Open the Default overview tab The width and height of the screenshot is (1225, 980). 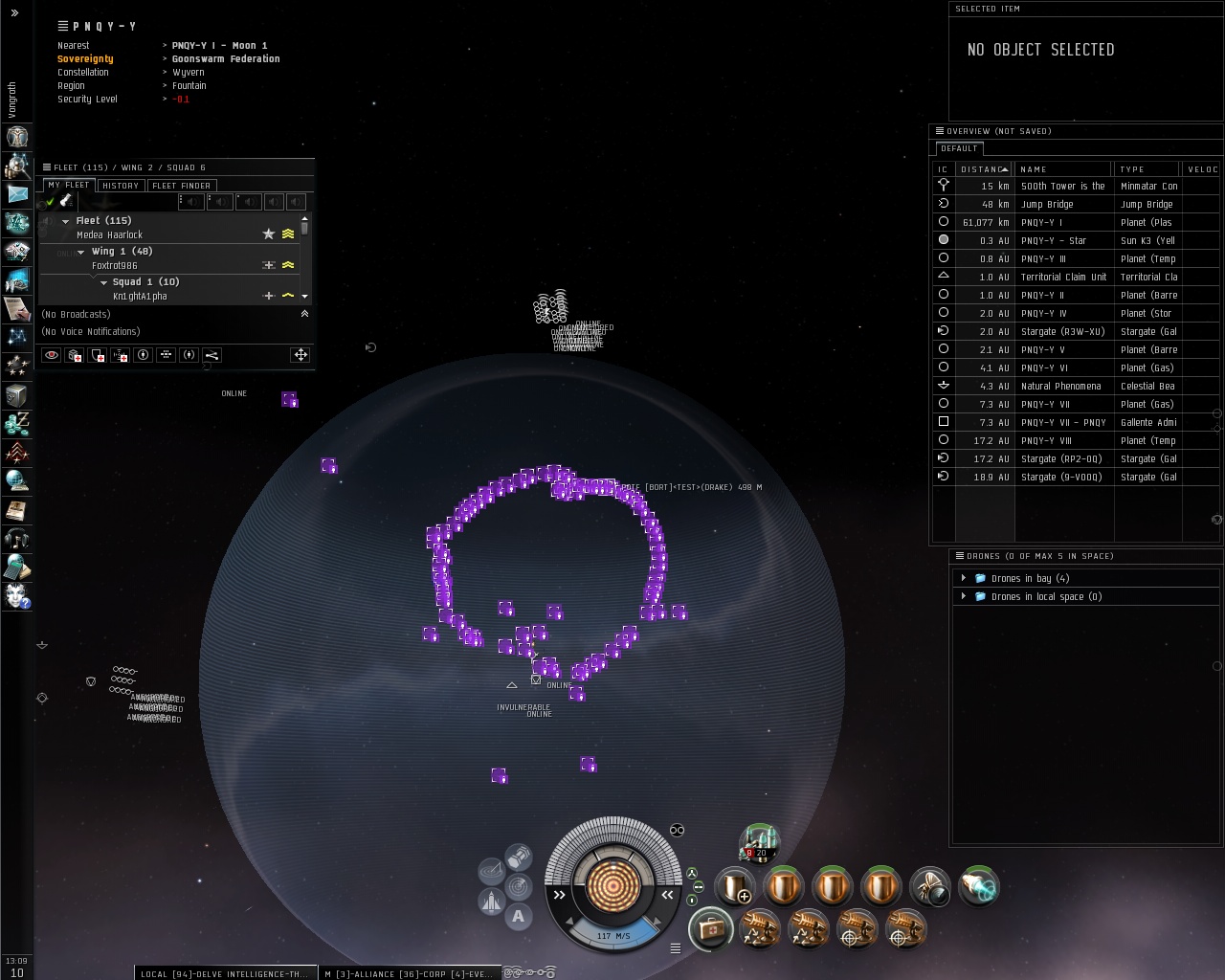(x=959, y=148)
